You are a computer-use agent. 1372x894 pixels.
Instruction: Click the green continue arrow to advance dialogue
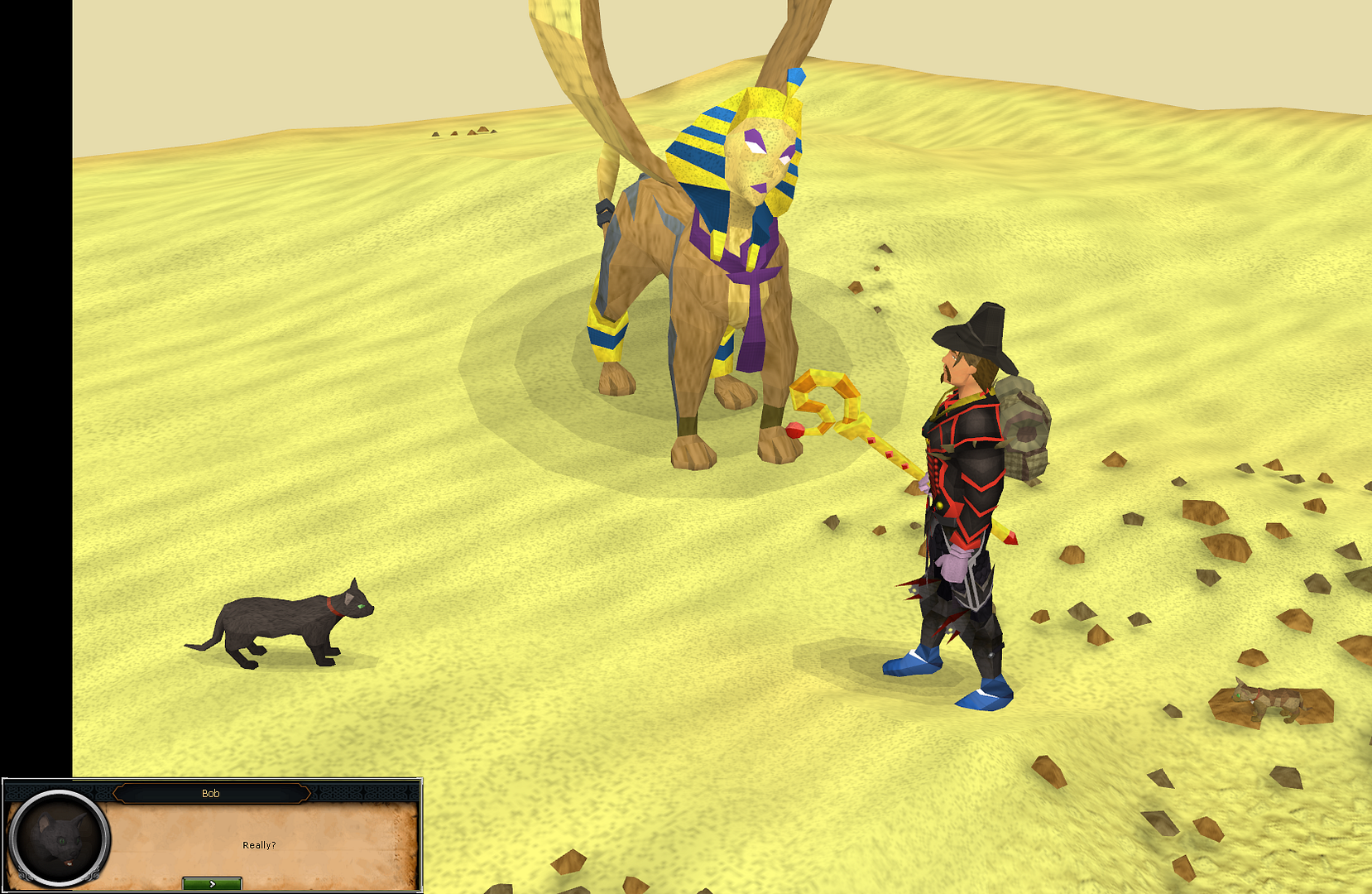pyautogui.click(x=212, y=882)
